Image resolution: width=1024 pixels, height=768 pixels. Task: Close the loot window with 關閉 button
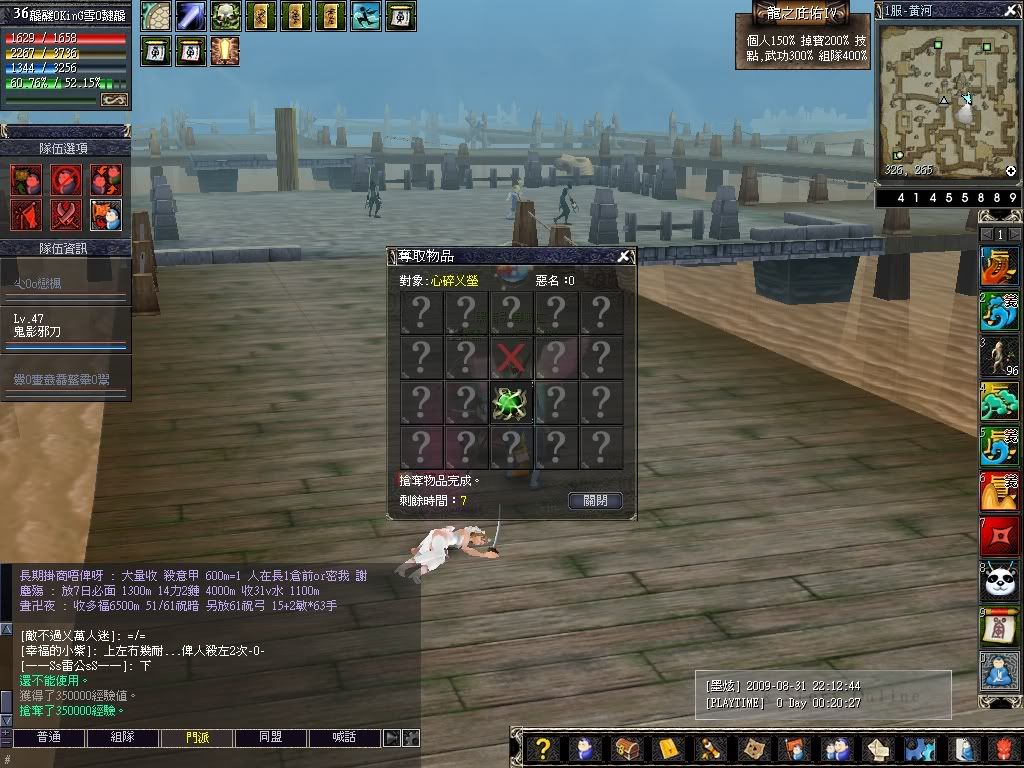click(x=595, y=500)
